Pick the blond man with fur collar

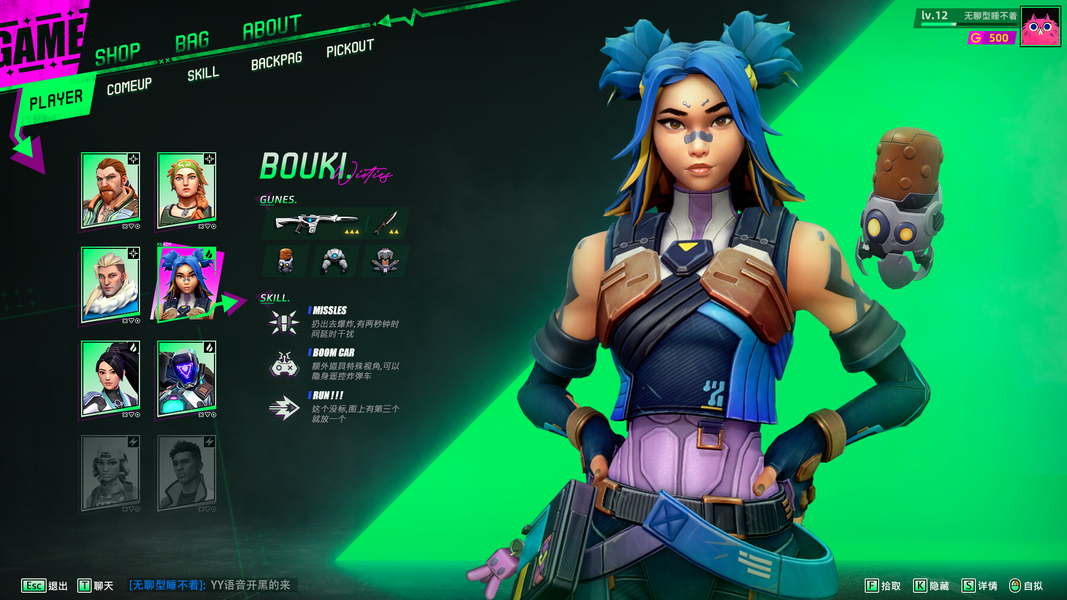click(x=110, y=284)
